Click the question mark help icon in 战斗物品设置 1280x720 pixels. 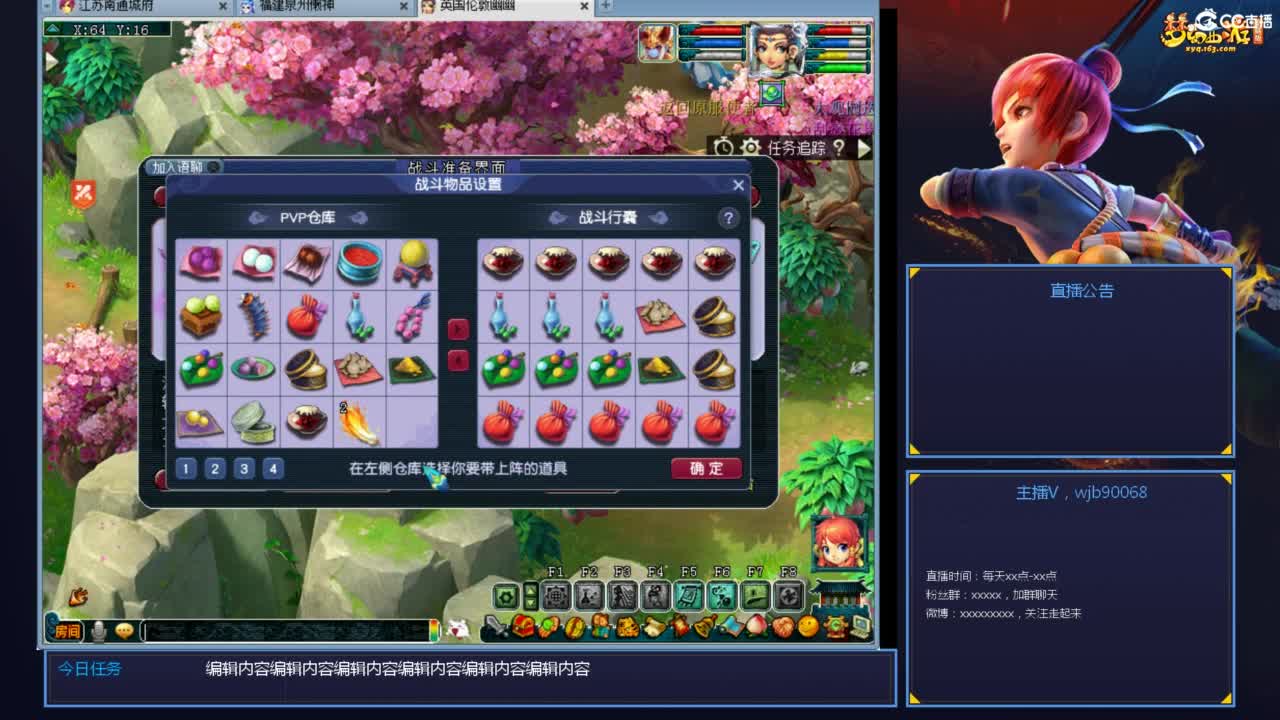click(x=729, y=218)
